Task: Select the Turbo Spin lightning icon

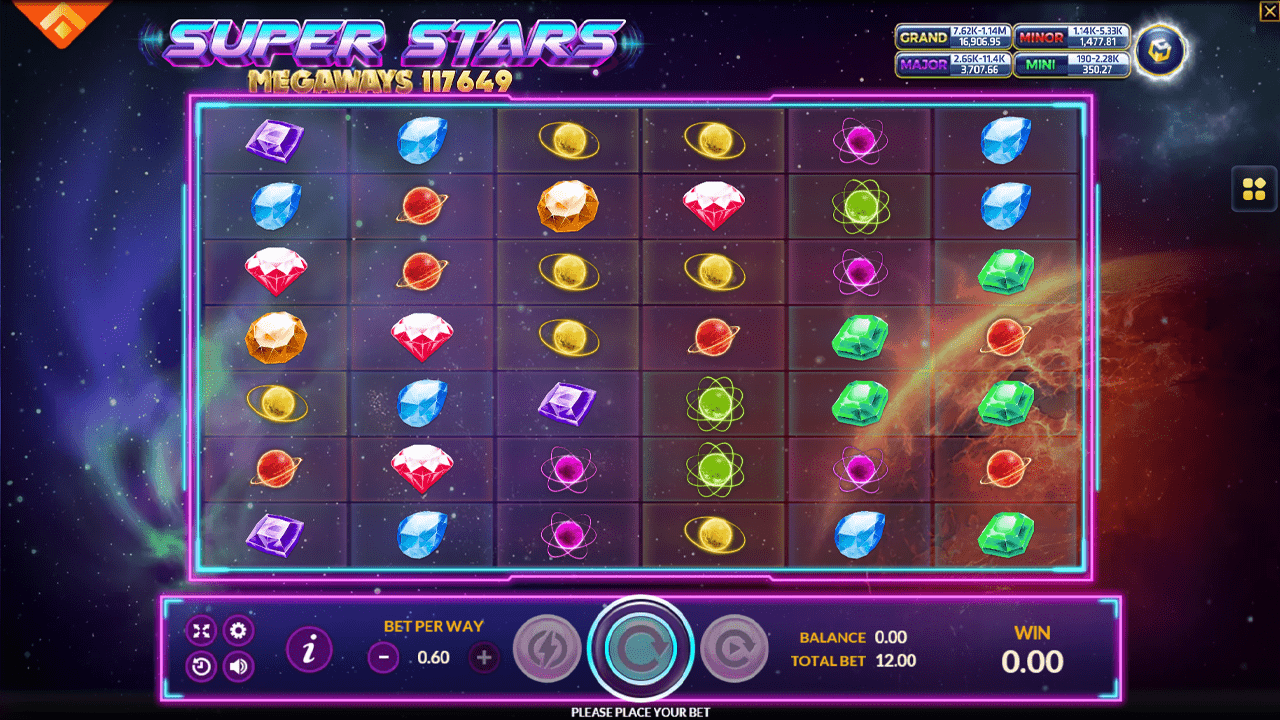Action: pyautogui.click(x=547, y=647)
